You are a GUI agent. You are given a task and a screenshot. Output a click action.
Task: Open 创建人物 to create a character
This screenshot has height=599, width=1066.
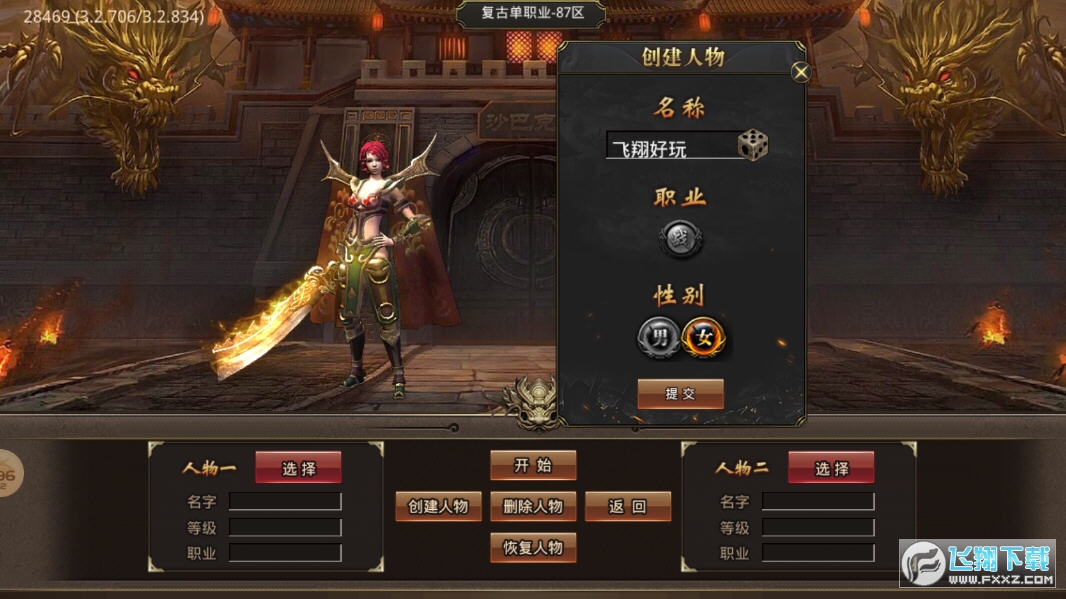click(x=438, y=506)
